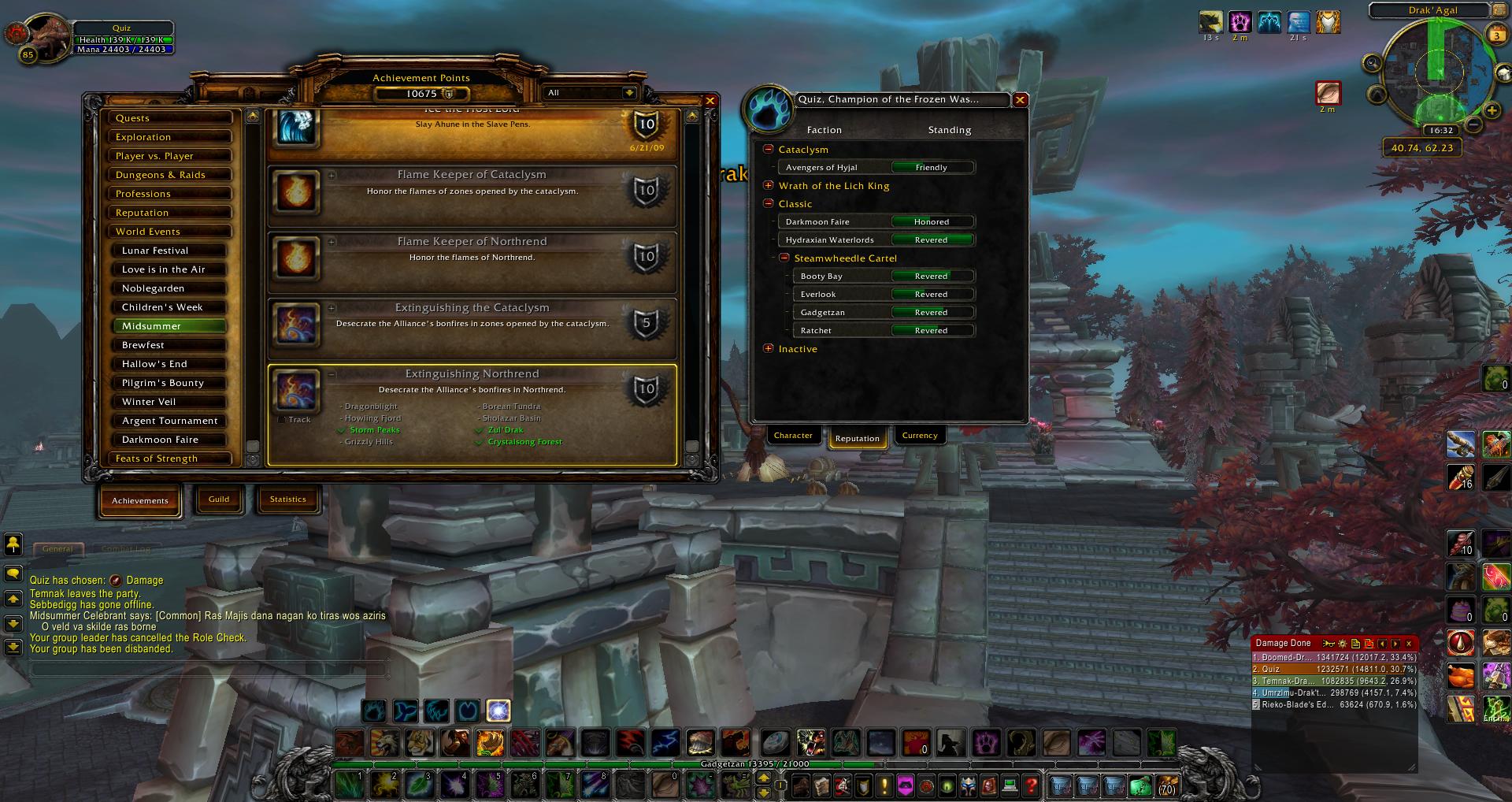Open the Currency tab

(x=920, y=436)
